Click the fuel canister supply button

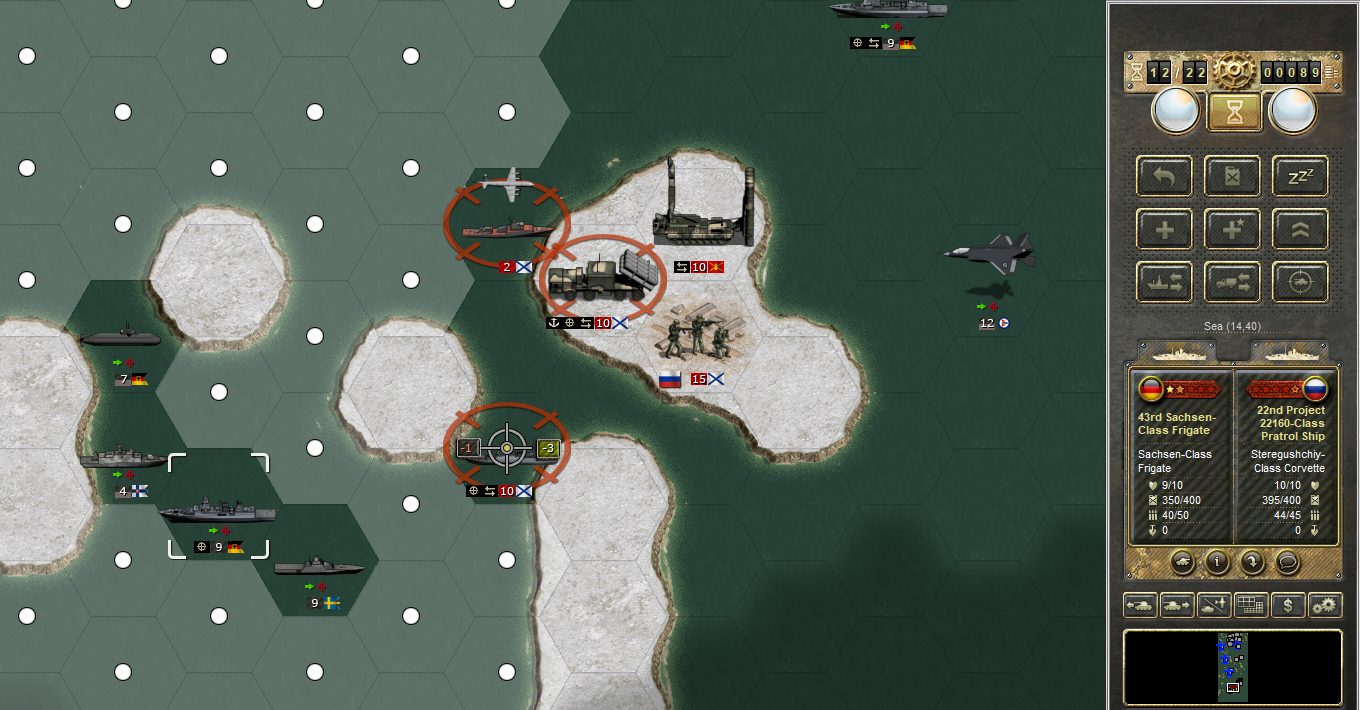point(1232,176)
